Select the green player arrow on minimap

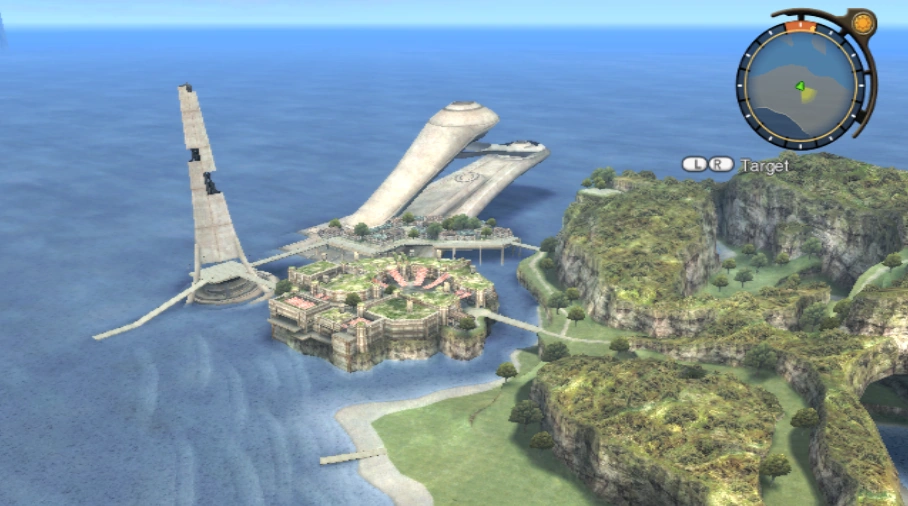coord(800,86)
